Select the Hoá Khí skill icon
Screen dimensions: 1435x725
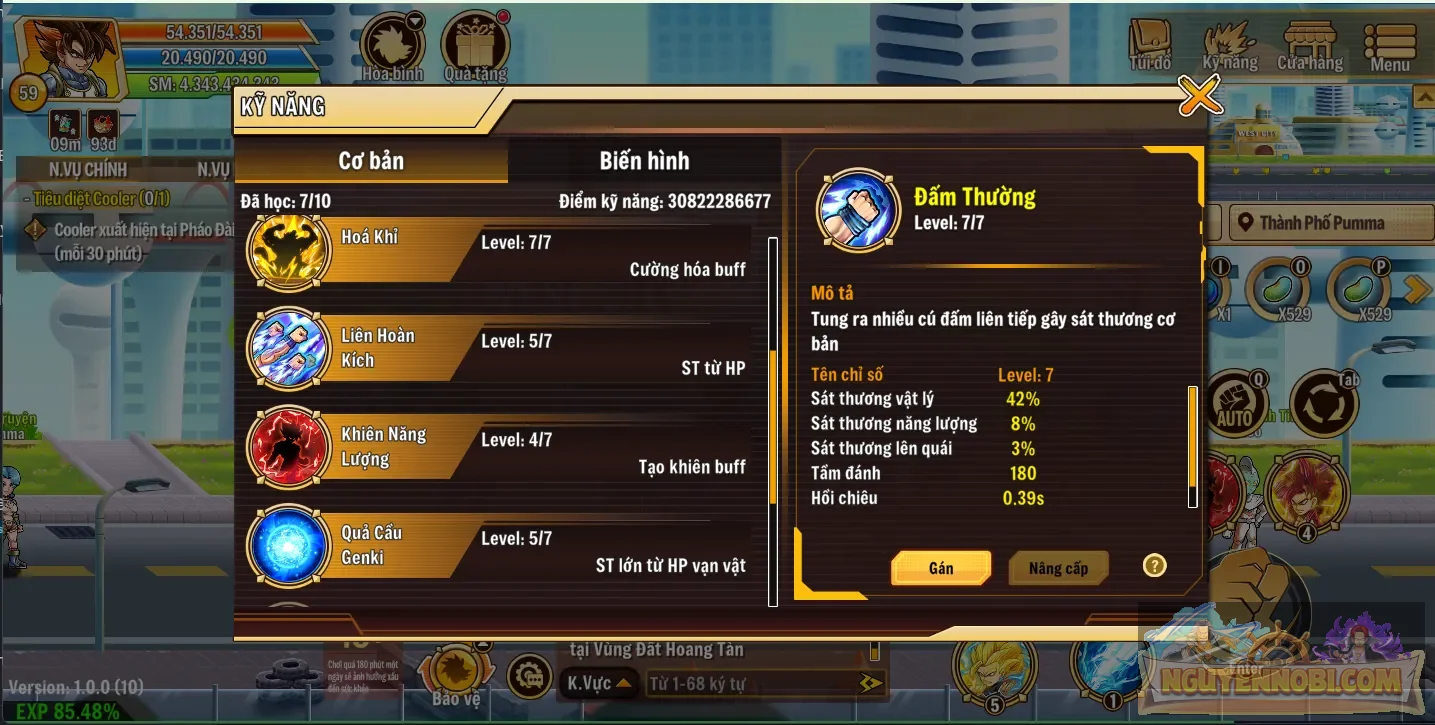[x=288, y=251]
